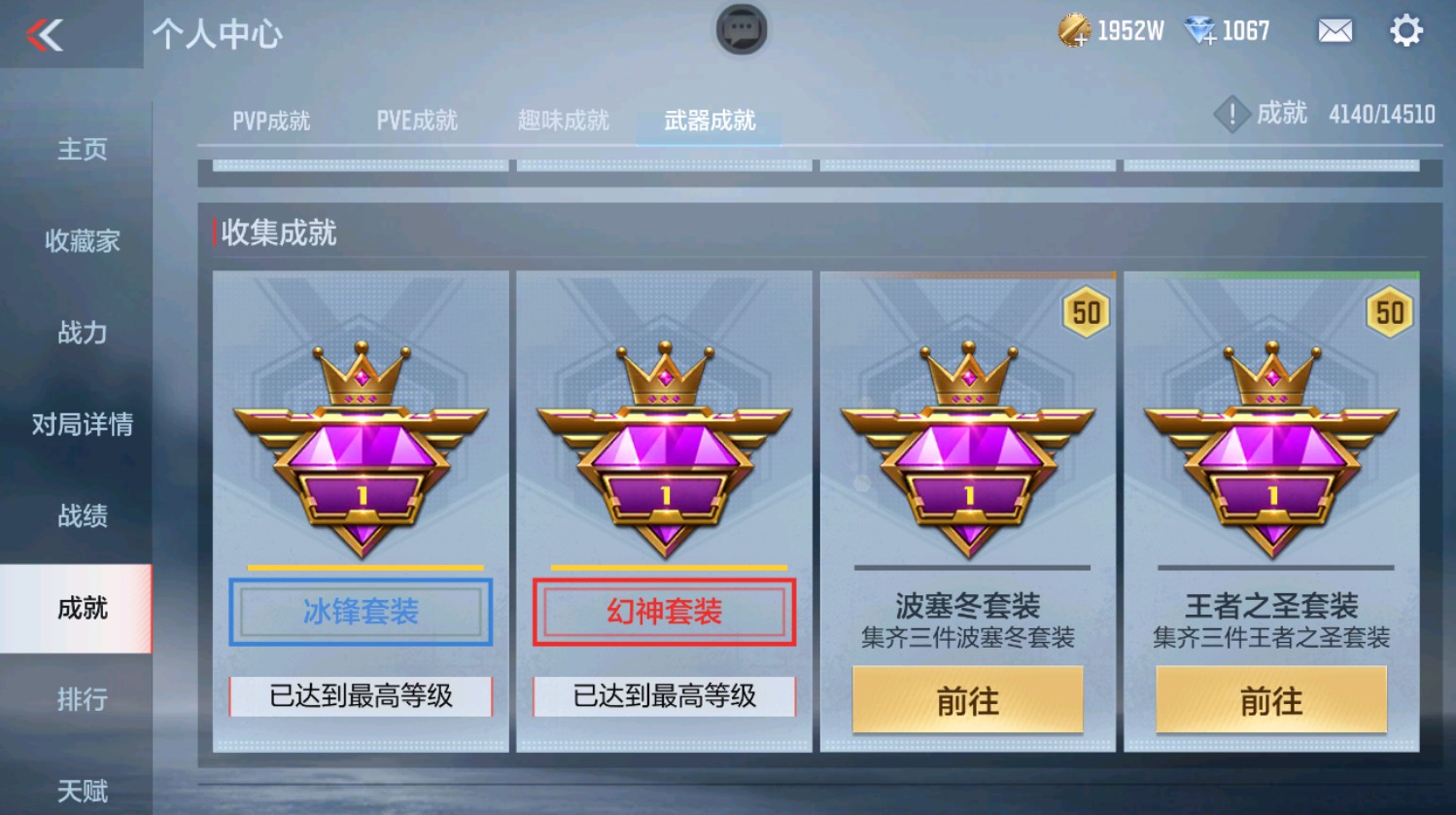Click the 50 hexagon badge on 波塞冬套装 card
The width and height of the screenshot is (1456, 815).
click(x=1087, y=312)
